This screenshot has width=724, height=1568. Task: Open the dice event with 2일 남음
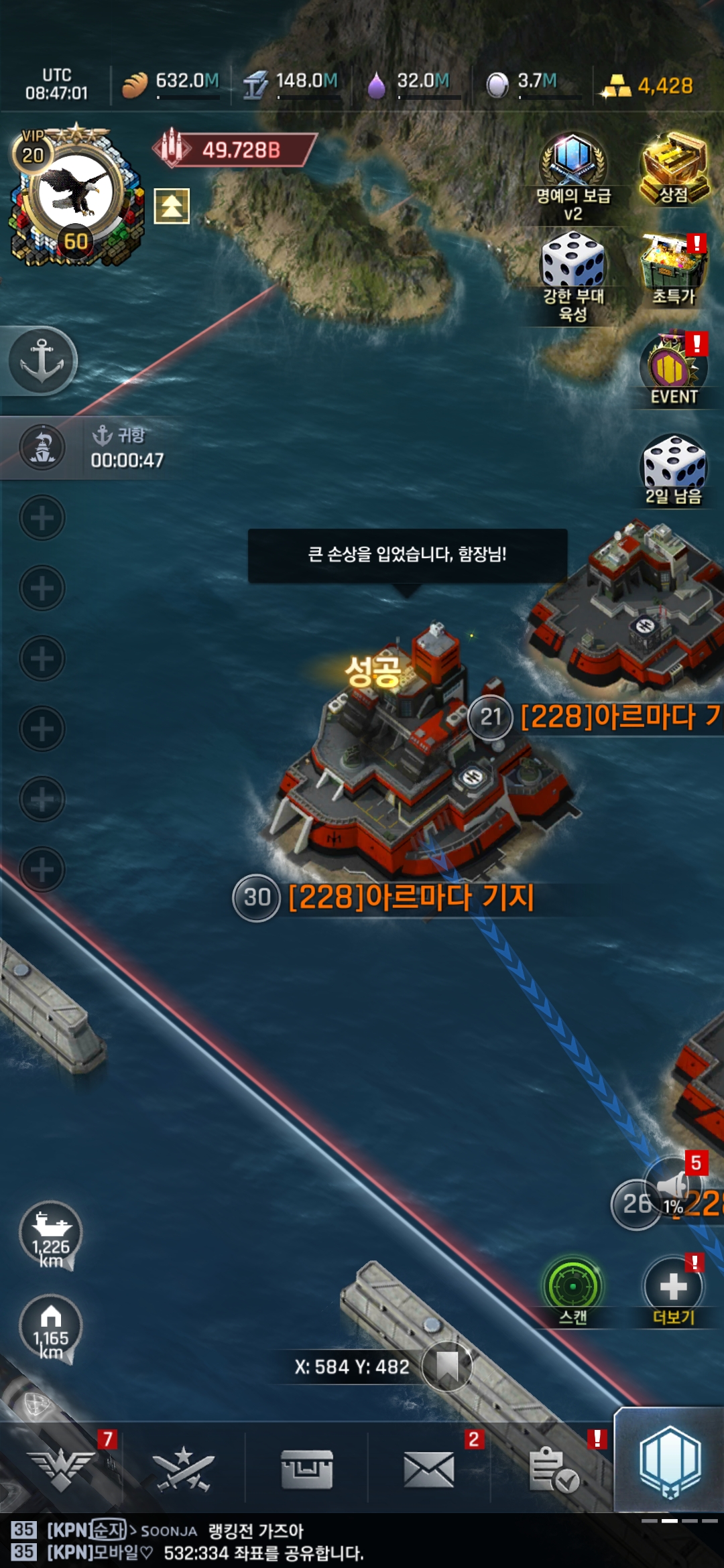click(x=674, y=469)
